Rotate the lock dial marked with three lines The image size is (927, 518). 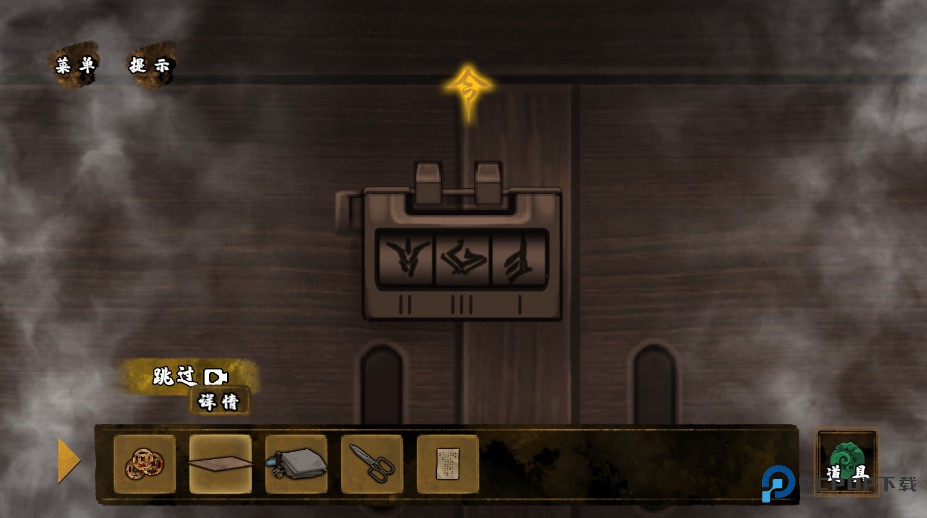(x=462, y=260)
